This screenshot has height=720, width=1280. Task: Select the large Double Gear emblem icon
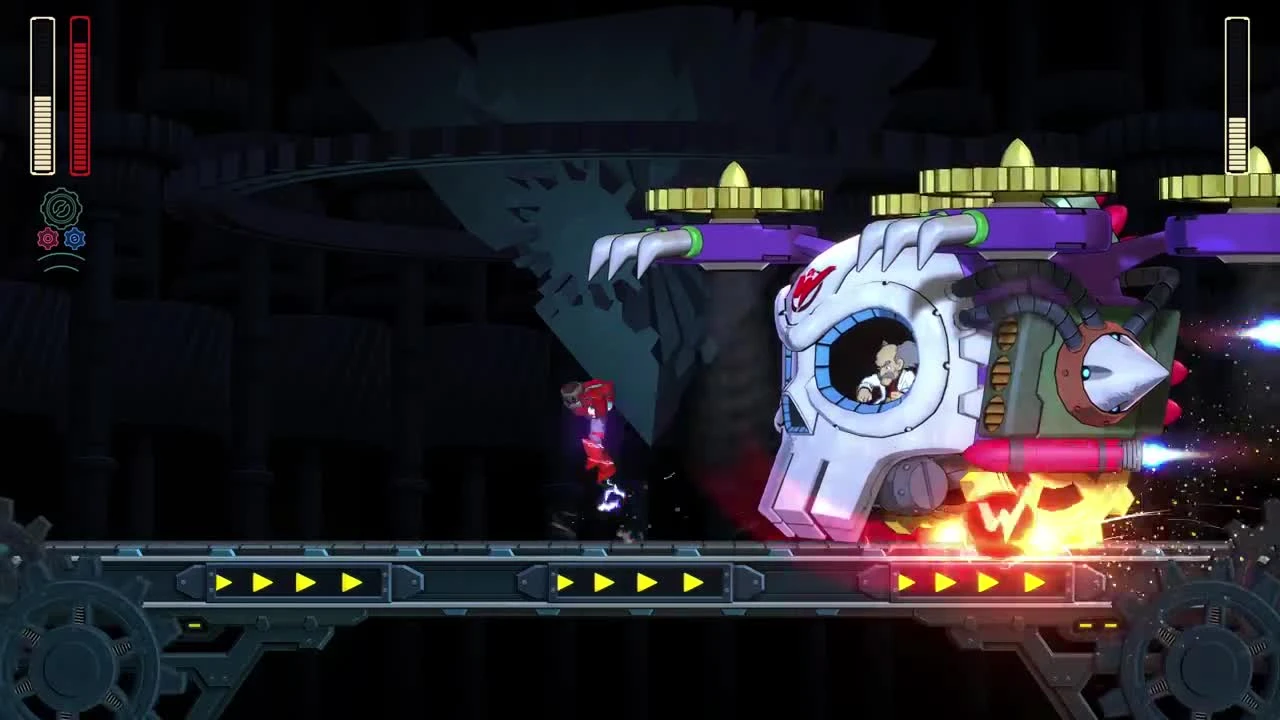coord(61,207)
